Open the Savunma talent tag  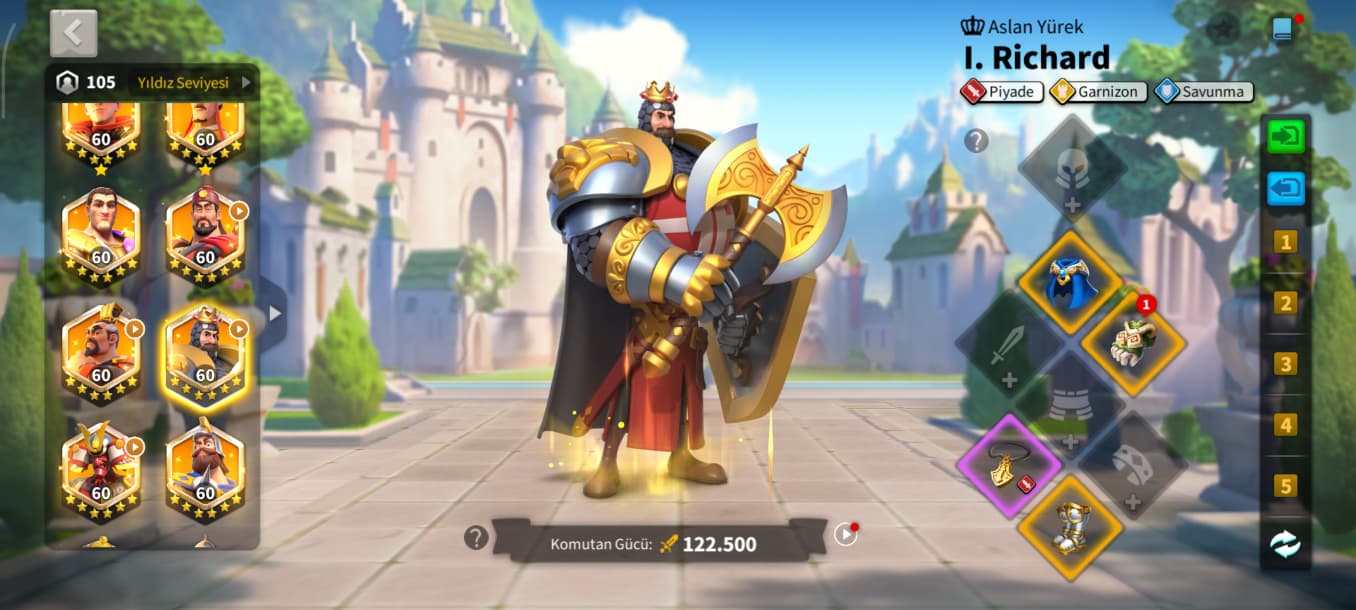click(1203, 92)
